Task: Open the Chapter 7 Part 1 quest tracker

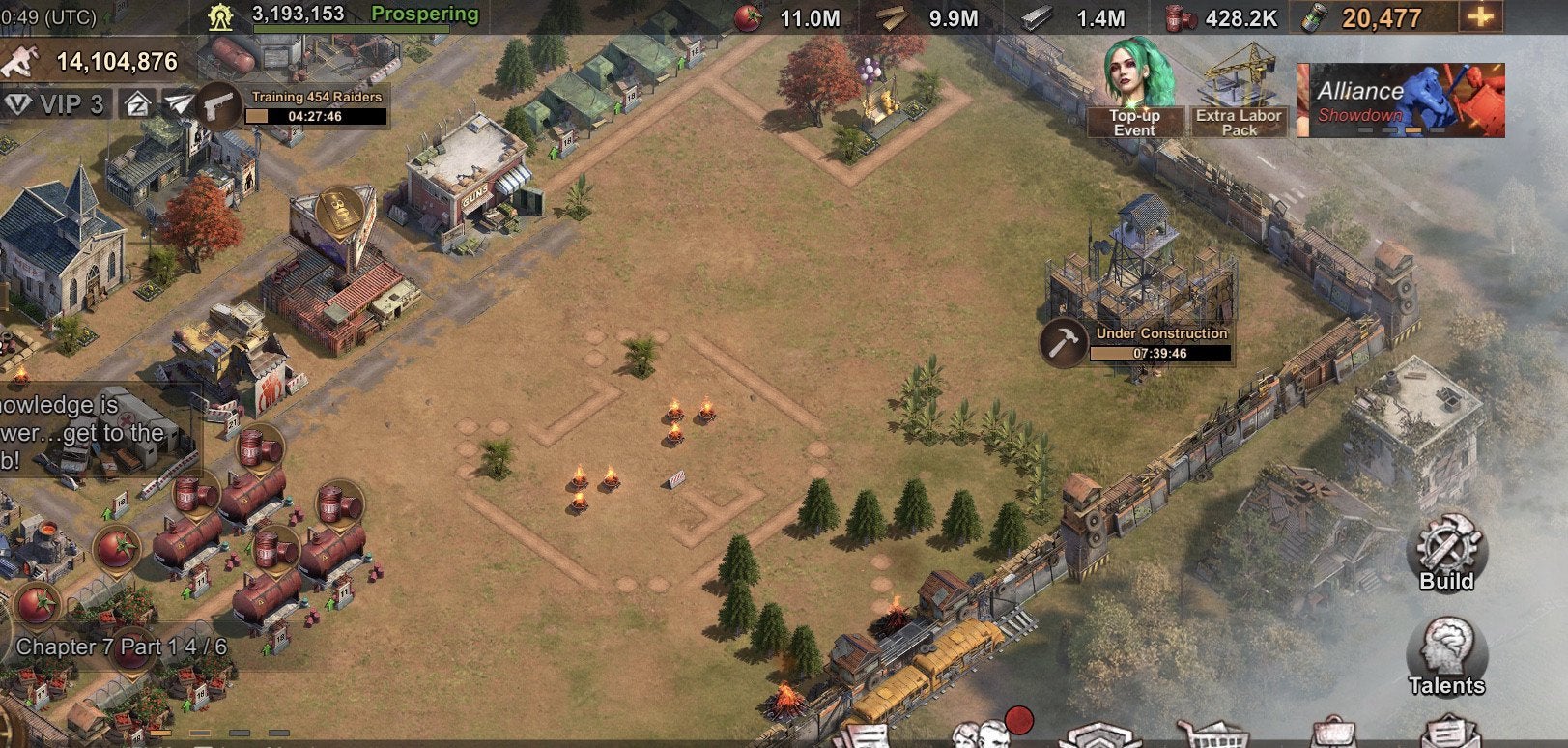Action: 121,647
